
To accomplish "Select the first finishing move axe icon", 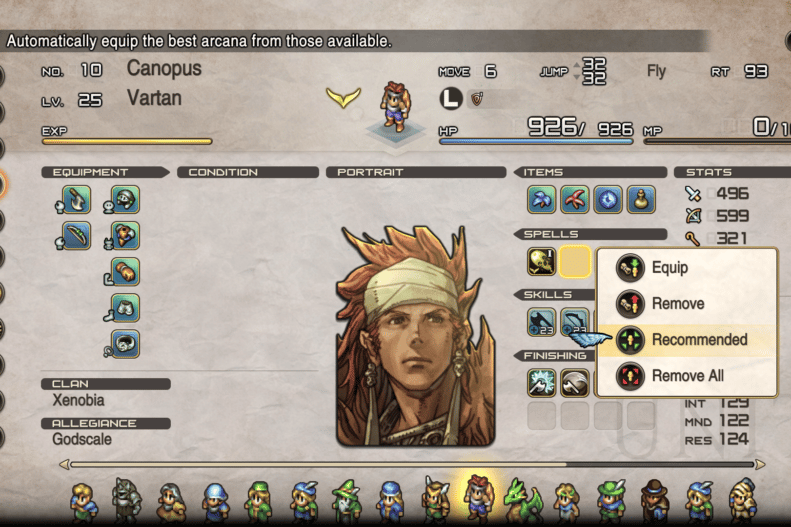I will 542,383.
